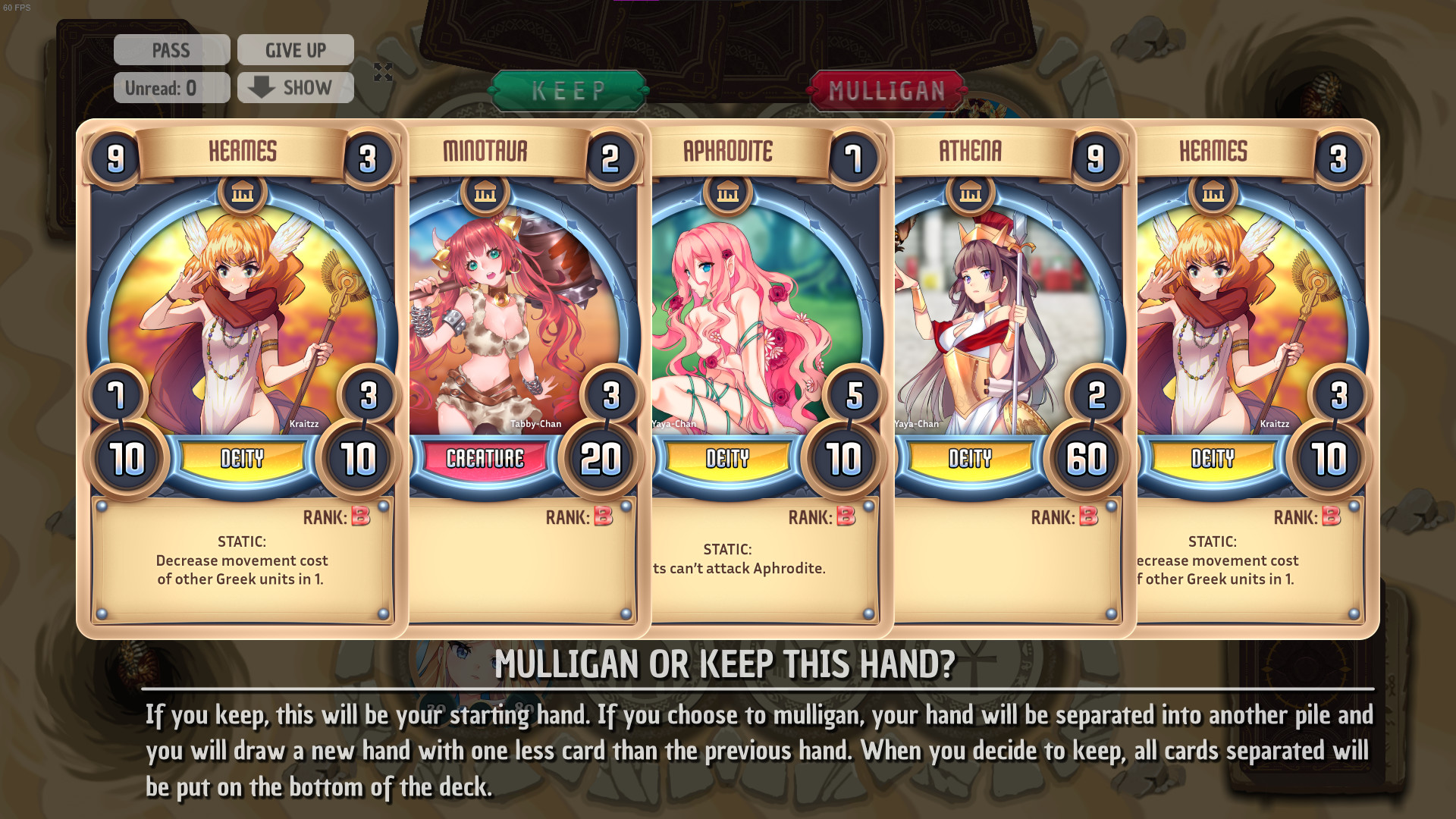The height and width of the screenshot is (819, 1456).
Task: Click the gold DEITY banner on Aphrodite
Action: [x=729, y=459]
